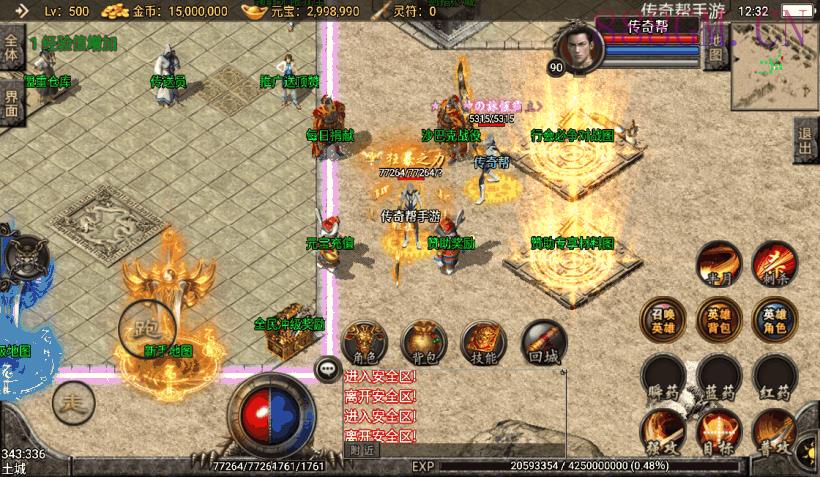
Task: Open the minimap in the corner
Action: pos(774,70)
